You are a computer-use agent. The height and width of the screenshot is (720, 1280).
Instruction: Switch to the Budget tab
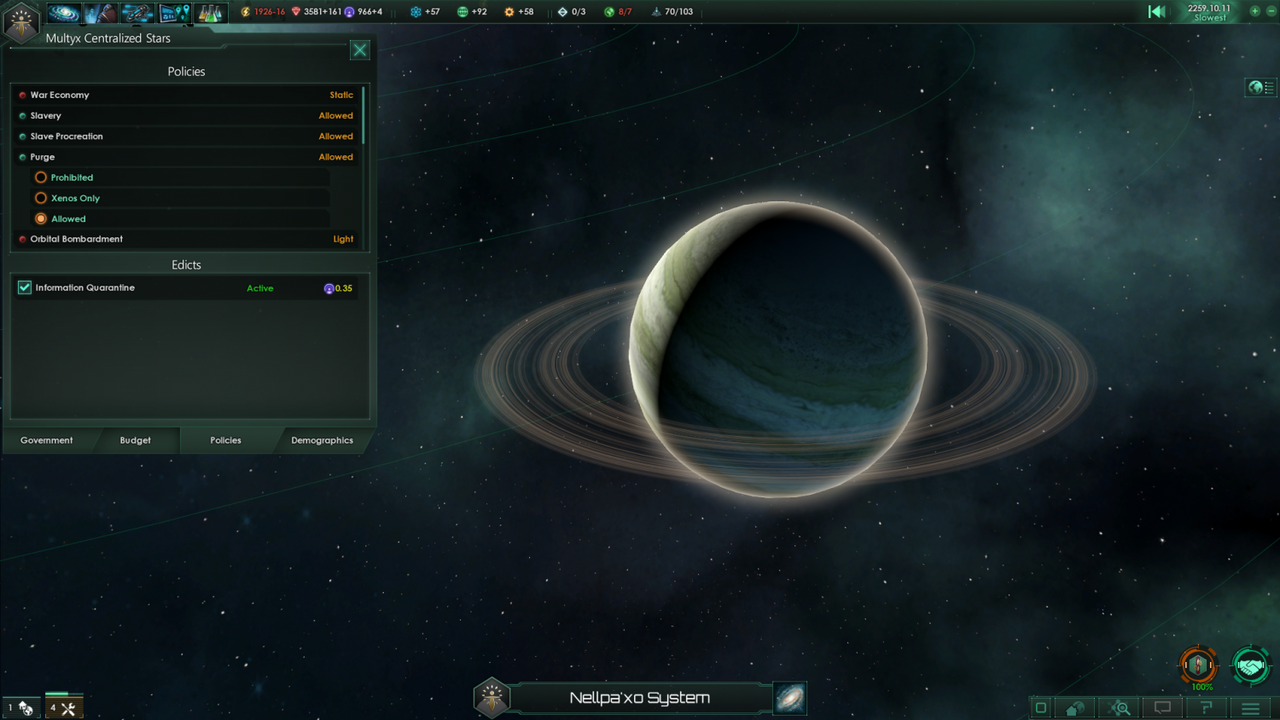[135, 440]
